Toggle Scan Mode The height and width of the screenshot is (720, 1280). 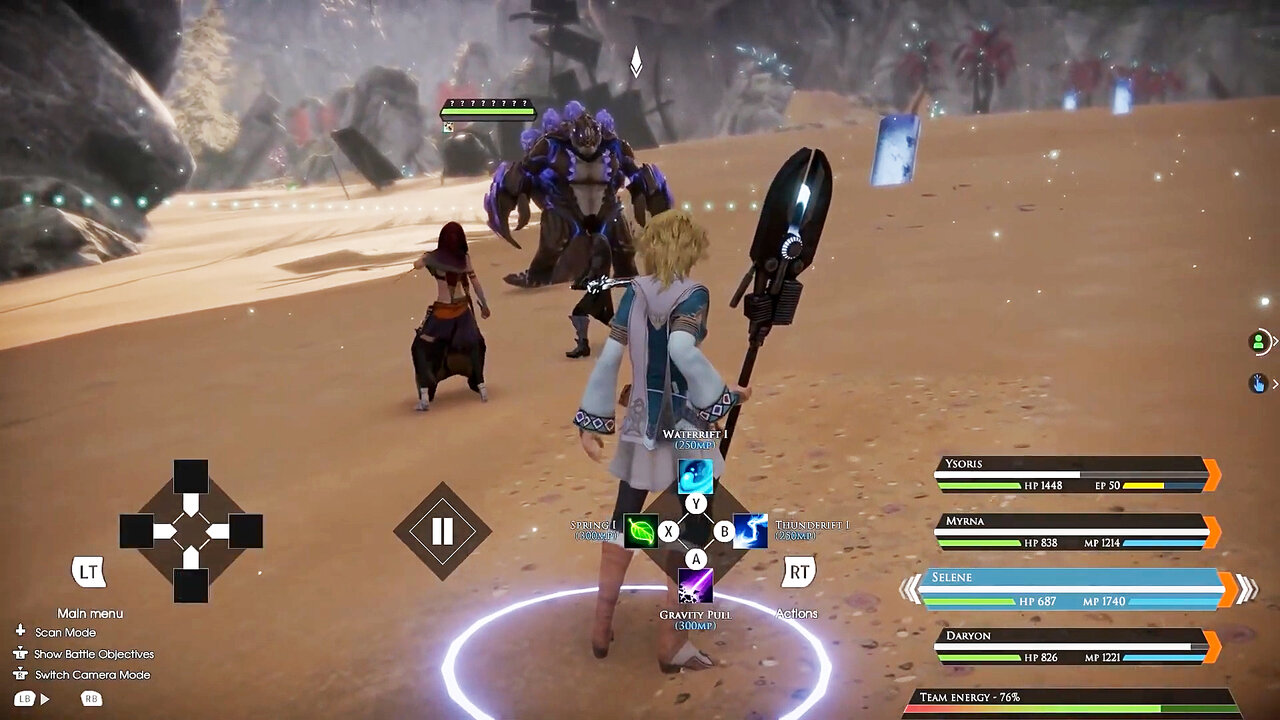(65, 632)
